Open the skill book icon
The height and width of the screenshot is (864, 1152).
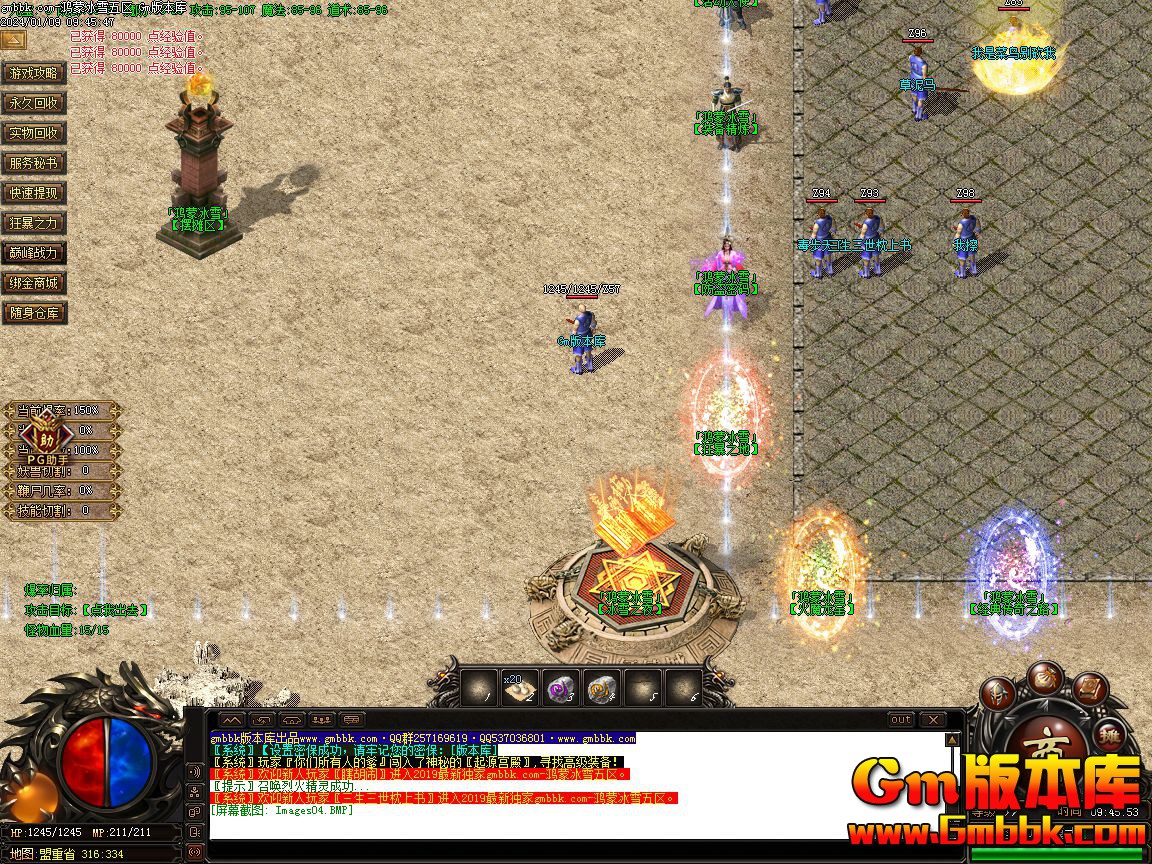coord(1091,689)
